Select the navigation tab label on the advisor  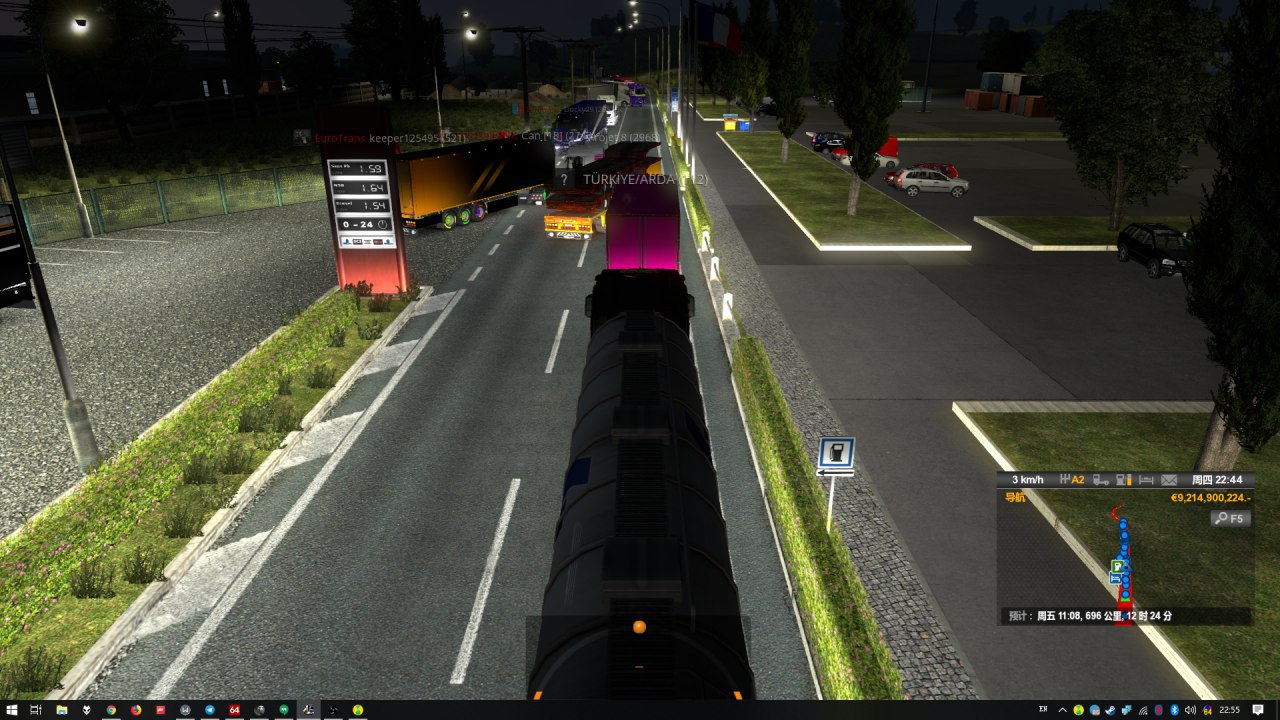[1014, 497]
